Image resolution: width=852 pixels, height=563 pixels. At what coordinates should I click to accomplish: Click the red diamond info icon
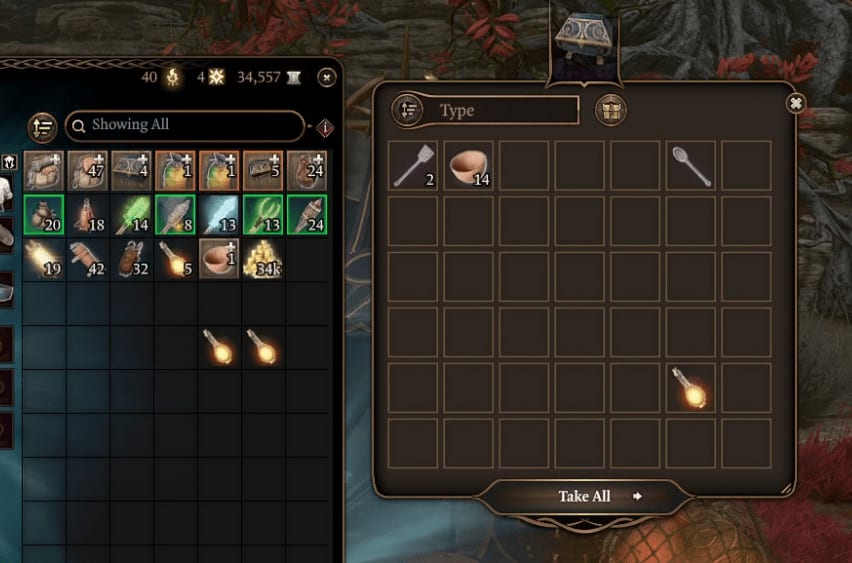(x=325, y=127)
